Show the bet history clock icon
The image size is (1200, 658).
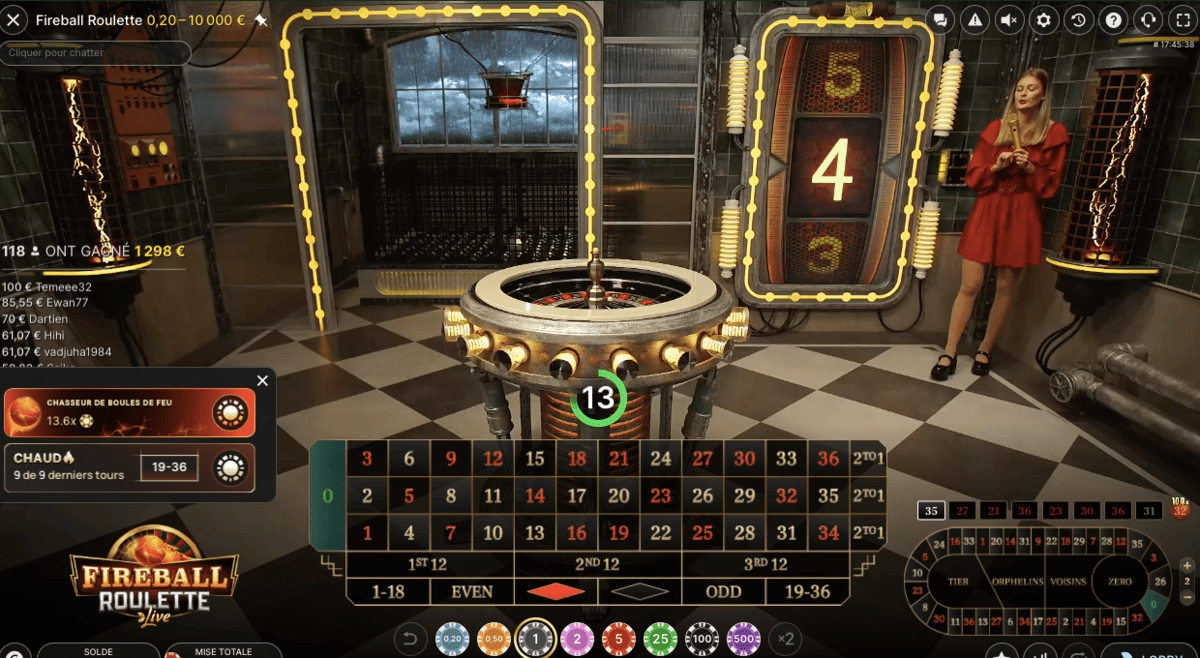tap(1078, 20)
